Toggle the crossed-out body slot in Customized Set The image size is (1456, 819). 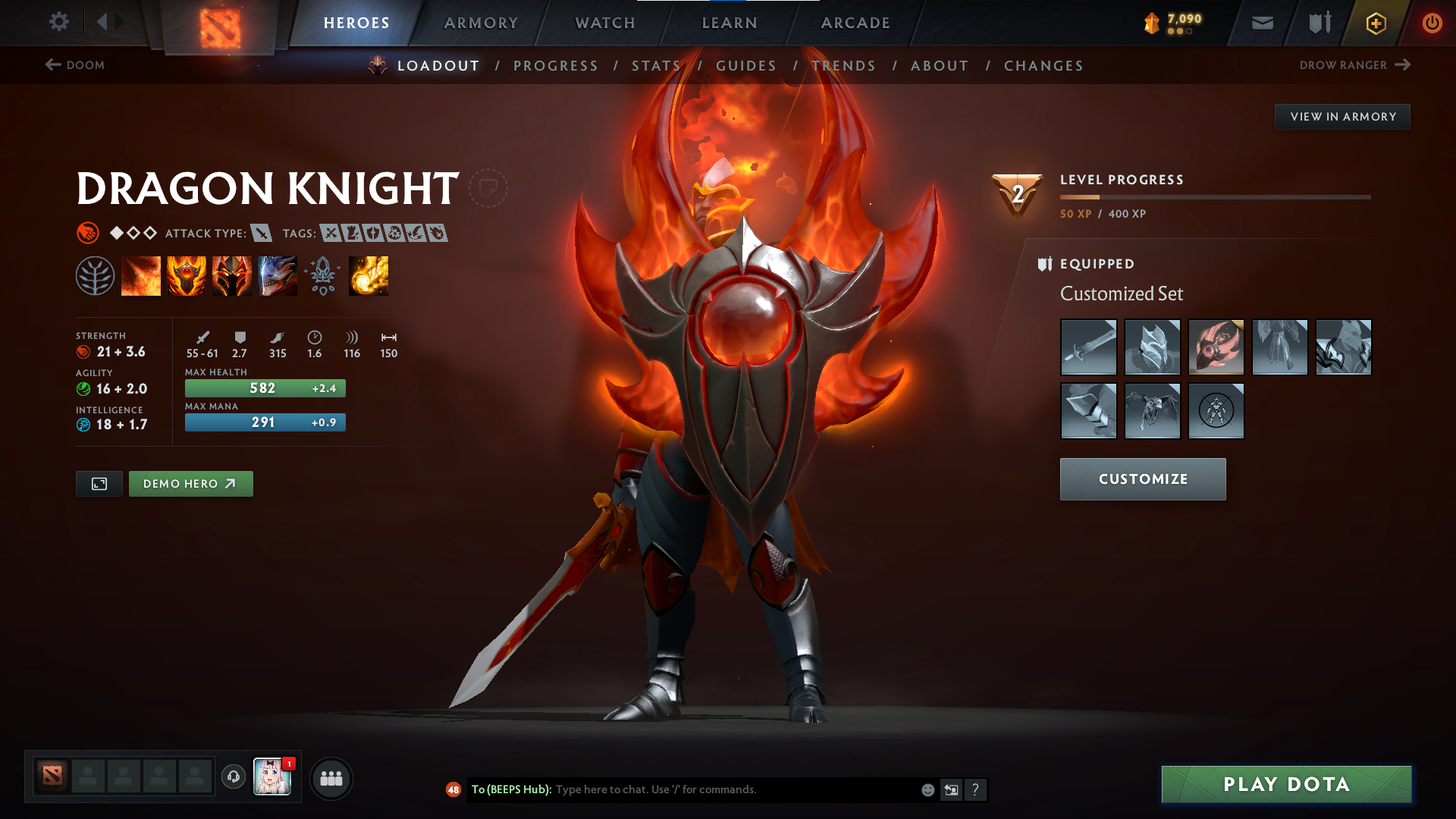(x=1216, y=411)
